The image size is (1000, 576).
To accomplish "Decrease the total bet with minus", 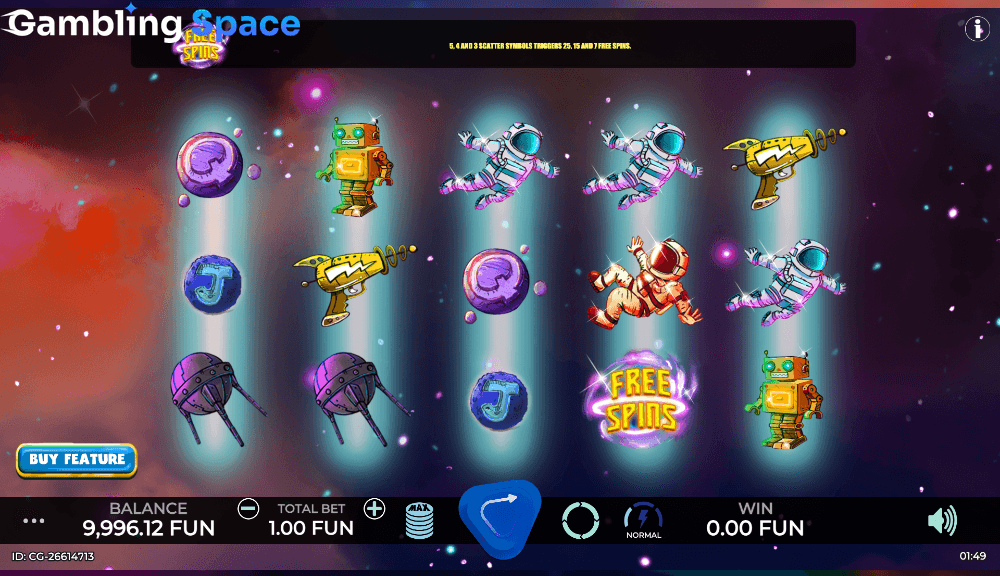I will [248, 509].
